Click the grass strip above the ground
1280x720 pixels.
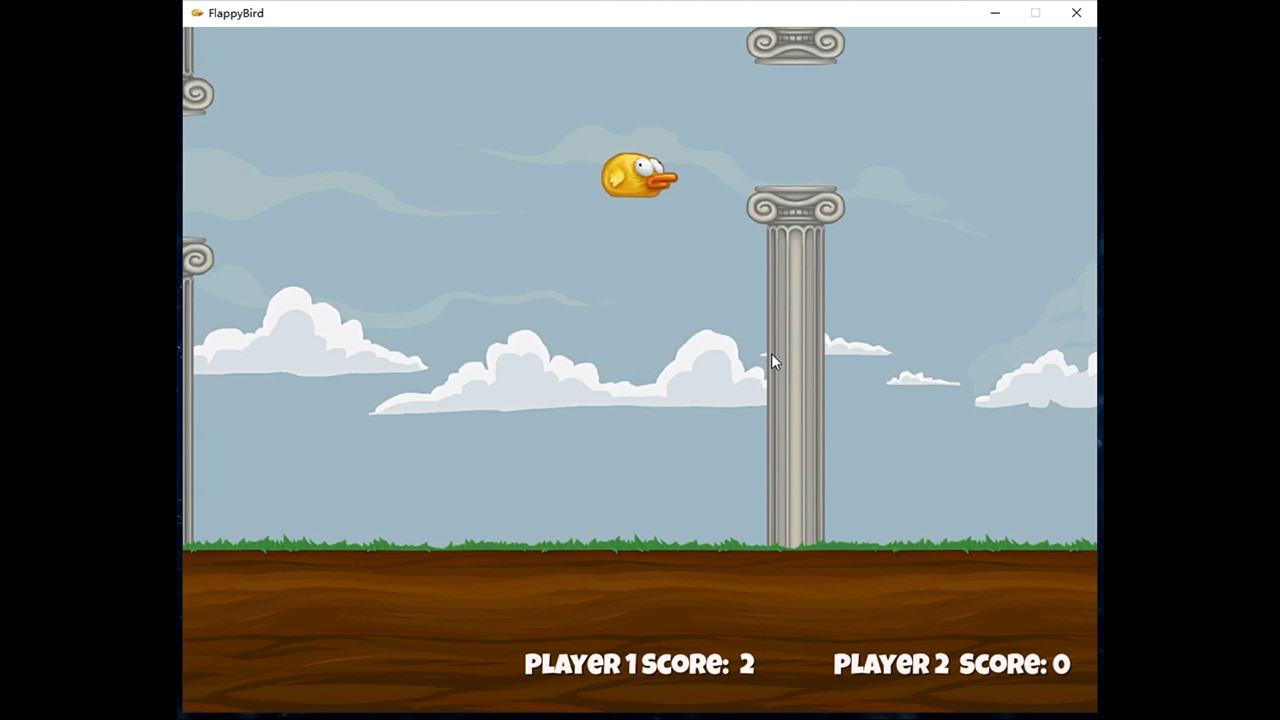pos(450,543)
